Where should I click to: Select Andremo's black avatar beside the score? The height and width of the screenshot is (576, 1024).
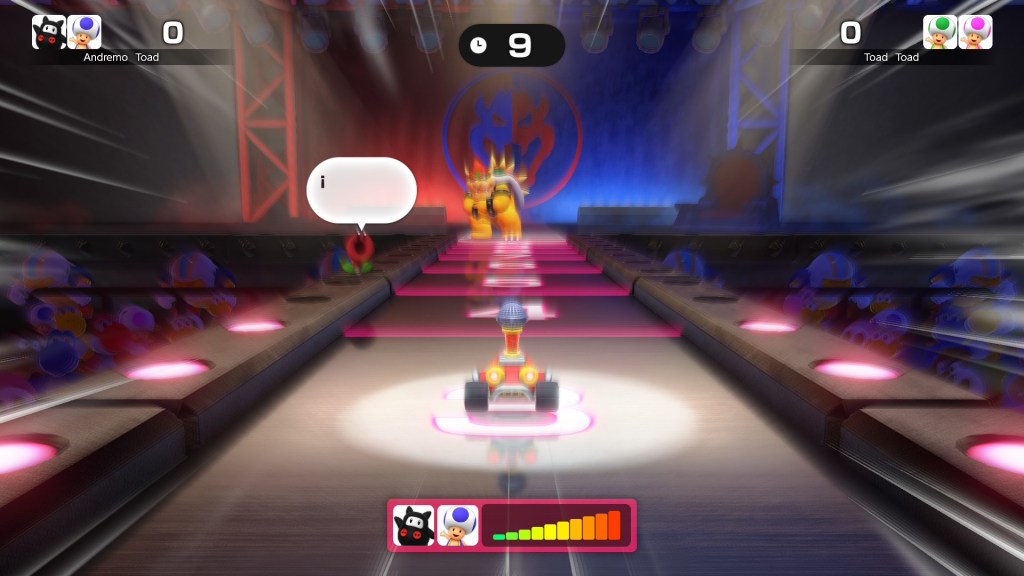pos(49,32)
